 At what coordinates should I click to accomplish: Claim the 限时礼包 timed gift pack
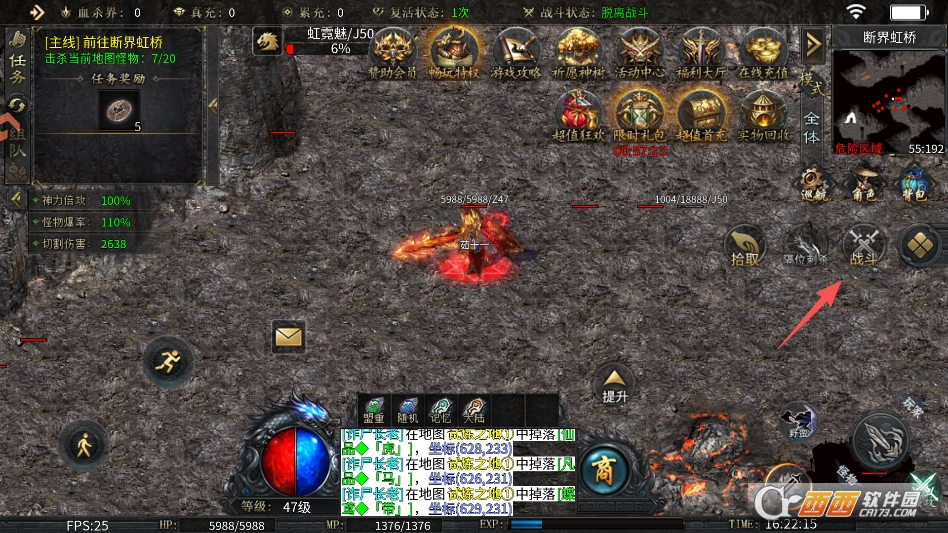[640, 114]
